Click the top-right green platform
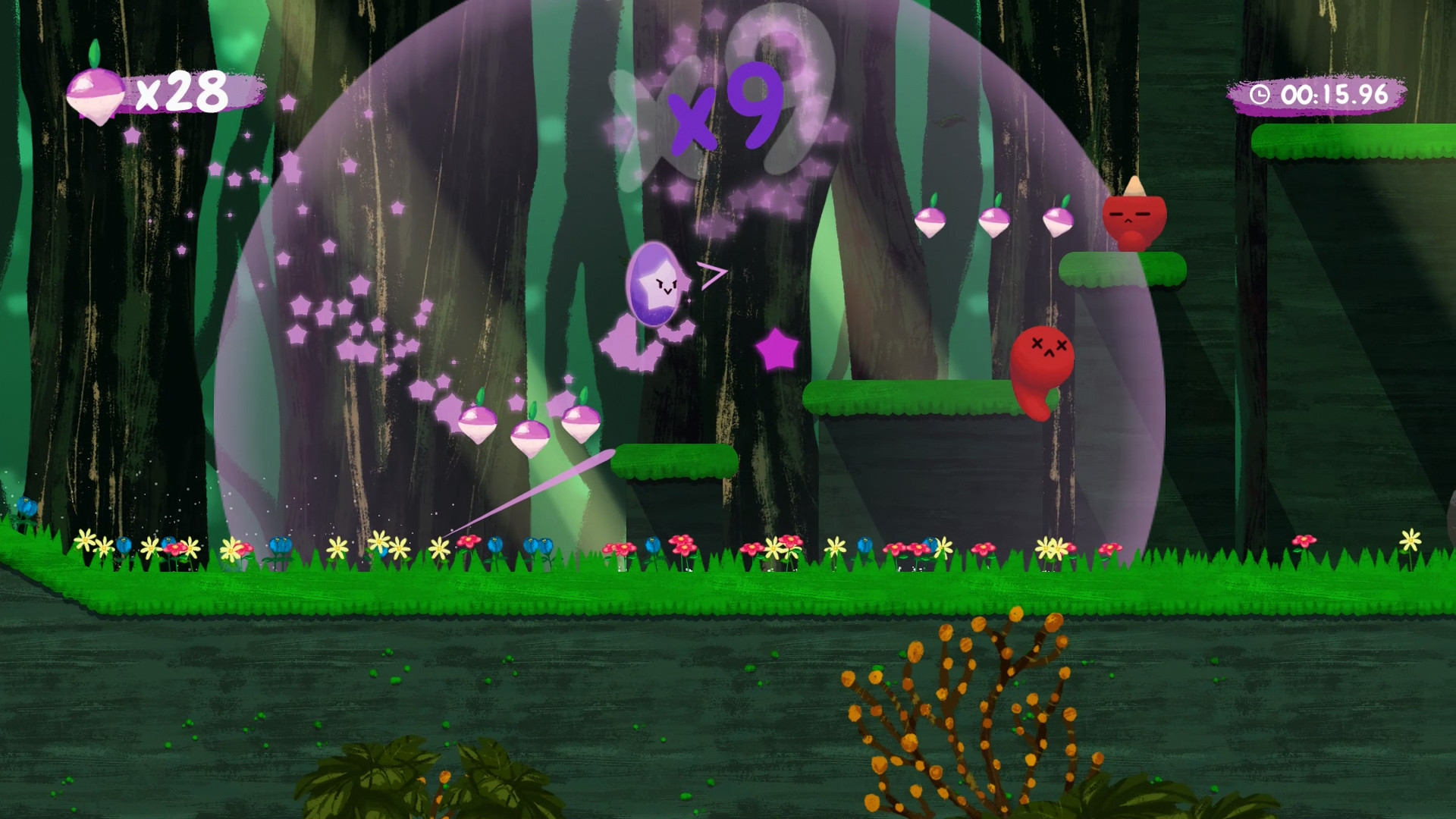 pyautogui.click(x=1357, y=144)
